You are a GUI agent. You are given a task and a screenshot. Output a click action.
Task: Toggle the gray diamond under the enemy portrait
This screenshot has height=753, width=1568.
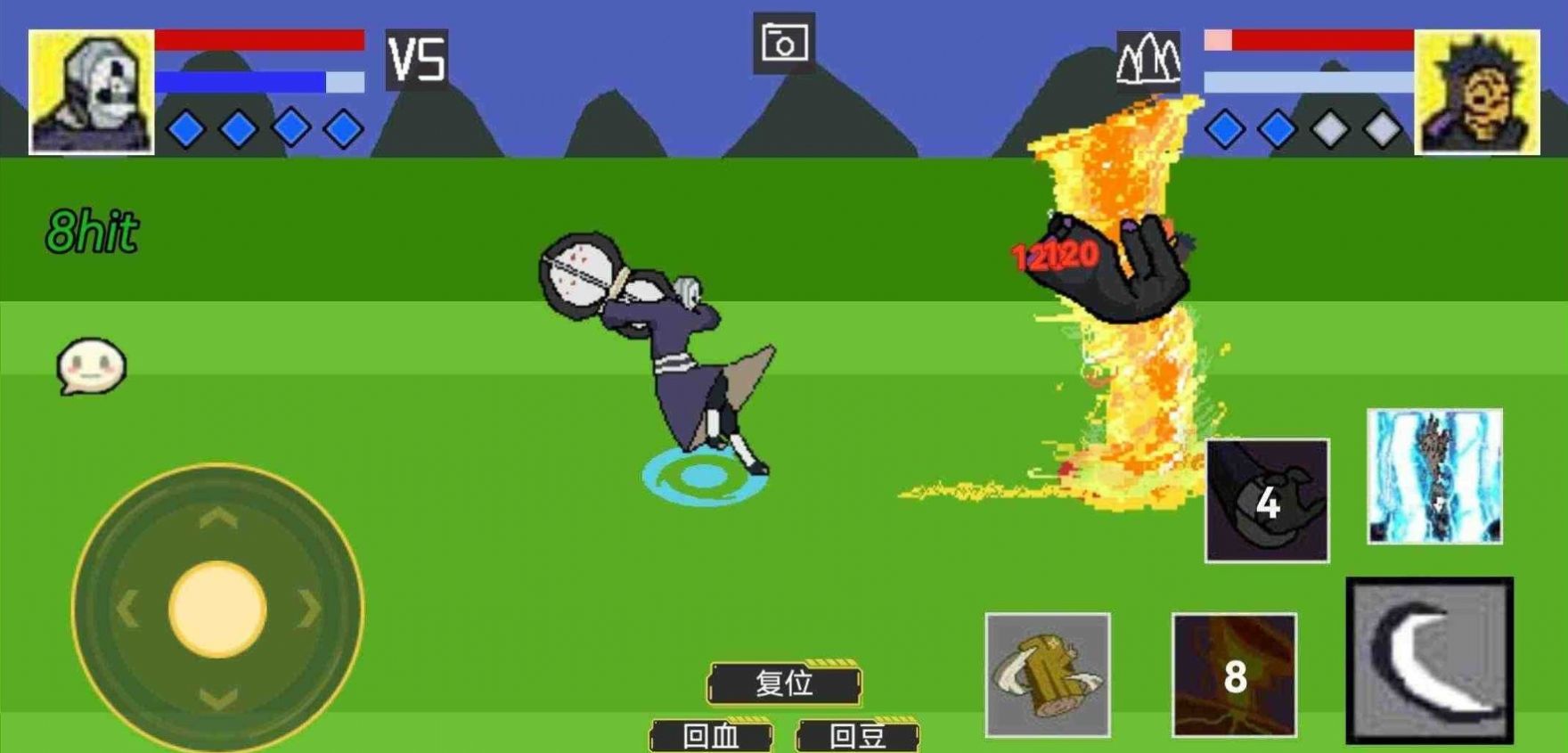pos(1329,127)
